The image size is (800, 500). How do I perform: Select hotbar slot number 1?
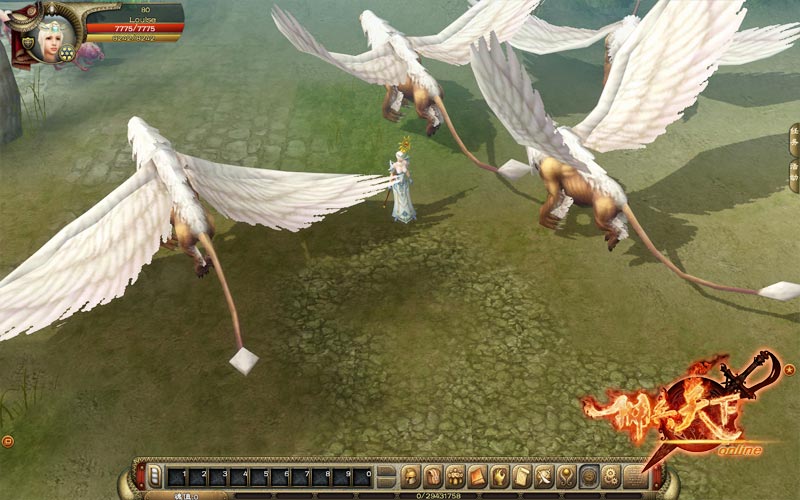176,477
